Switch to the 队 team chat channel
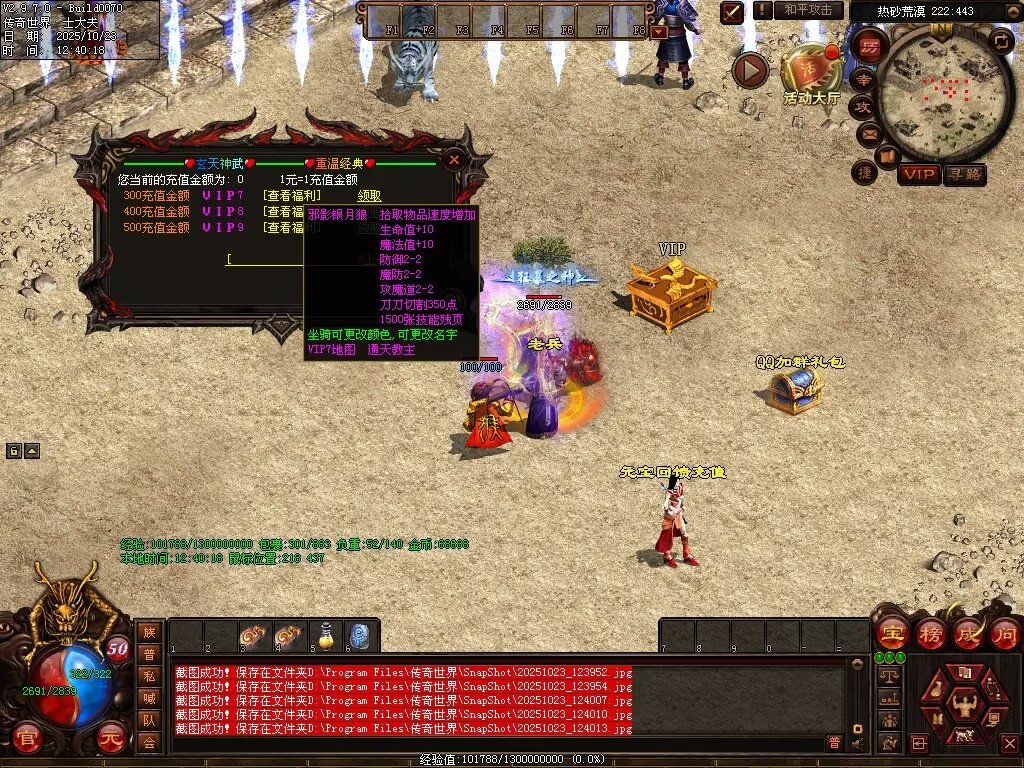The image size is (1024, 768). [x=149, y=720]
